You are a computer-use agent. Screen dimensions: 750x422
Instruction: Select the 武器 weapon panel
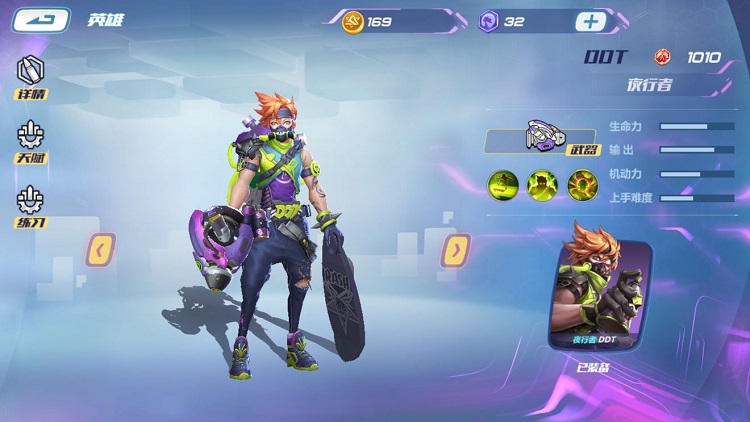[x=542, y=140]
